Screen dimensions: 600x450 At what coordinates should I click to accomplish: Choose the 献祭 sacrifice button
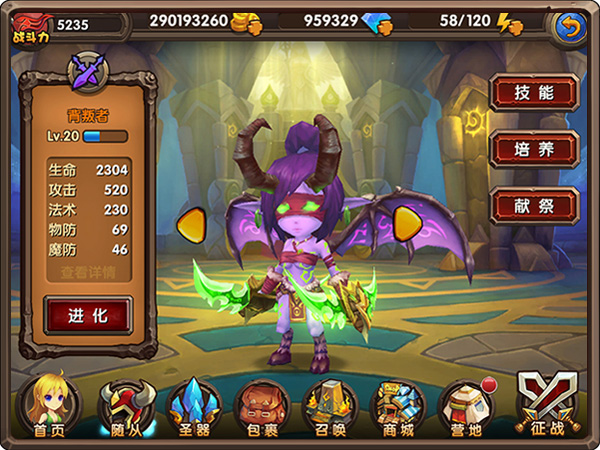tap(534, 205)
